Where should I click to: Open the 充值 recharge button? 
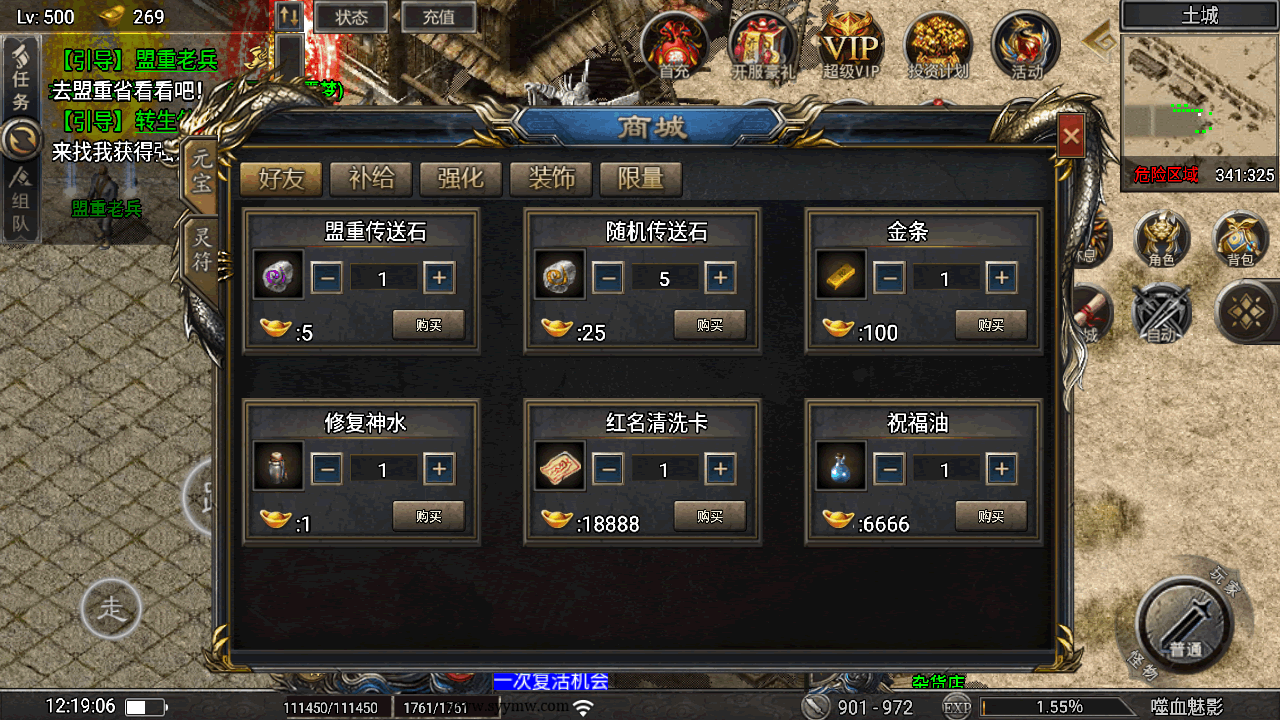pos(438,17)
